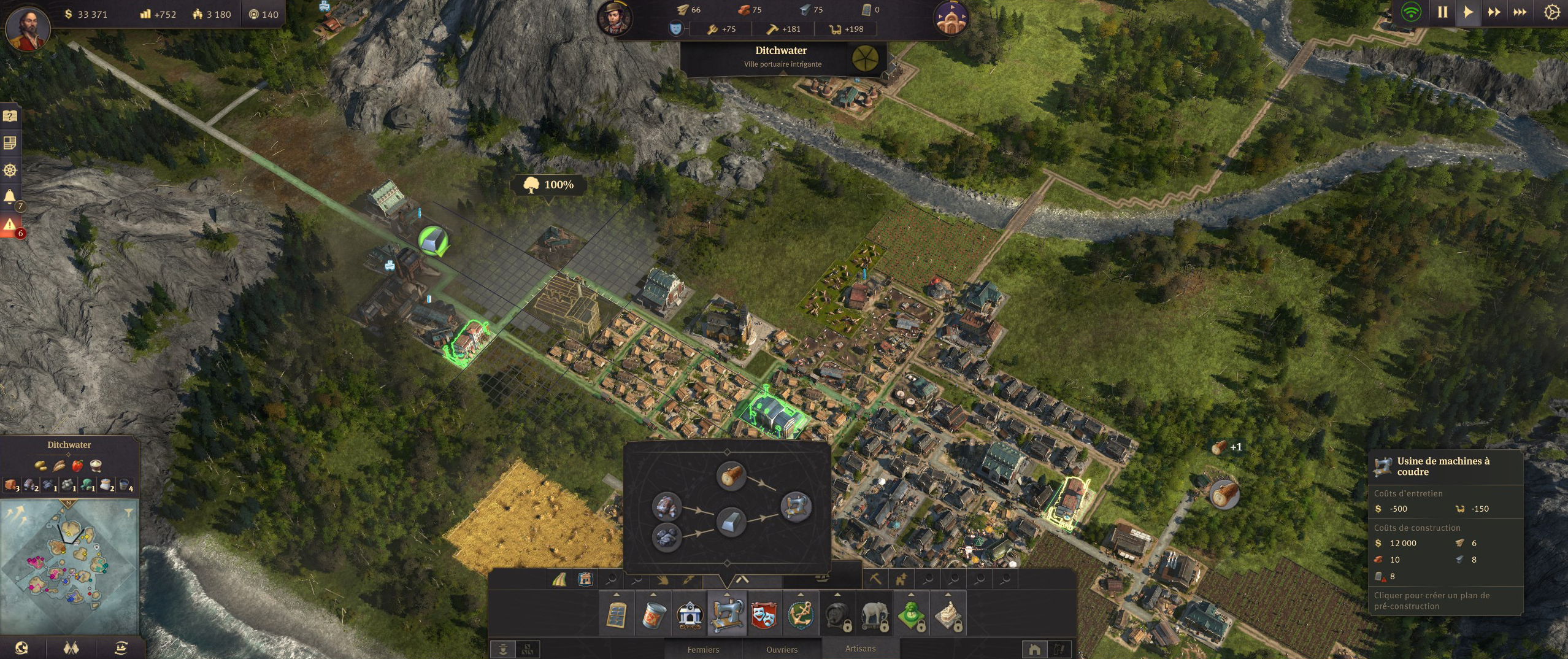Set game speed to triple fast-forward
This screenshot has width=1568, height=659.
(1520, 12)
